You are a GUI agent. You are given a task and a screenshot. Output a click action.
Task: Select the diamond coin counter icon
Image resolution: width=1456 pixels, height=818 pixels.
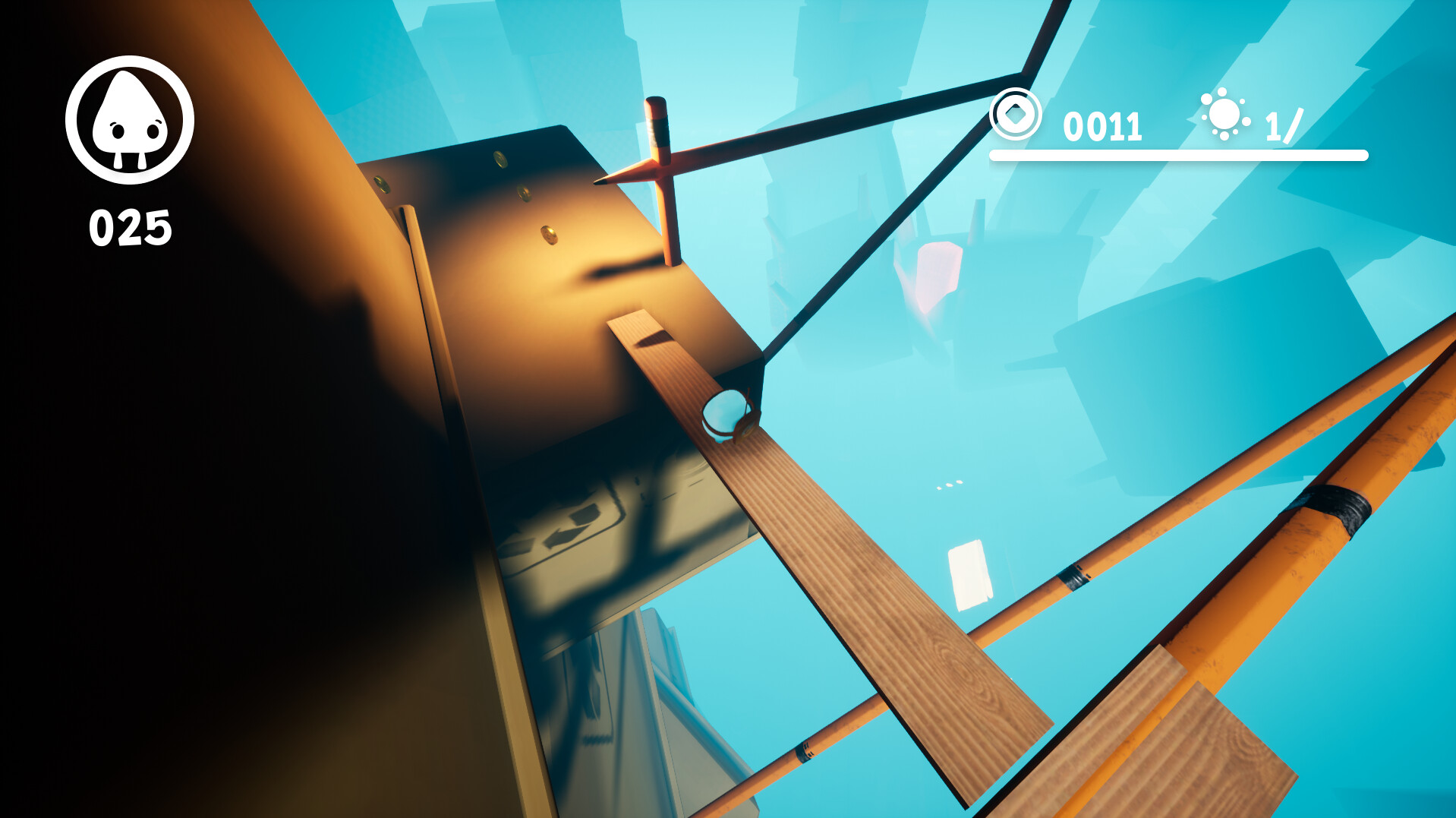[x=1018, y=115]
